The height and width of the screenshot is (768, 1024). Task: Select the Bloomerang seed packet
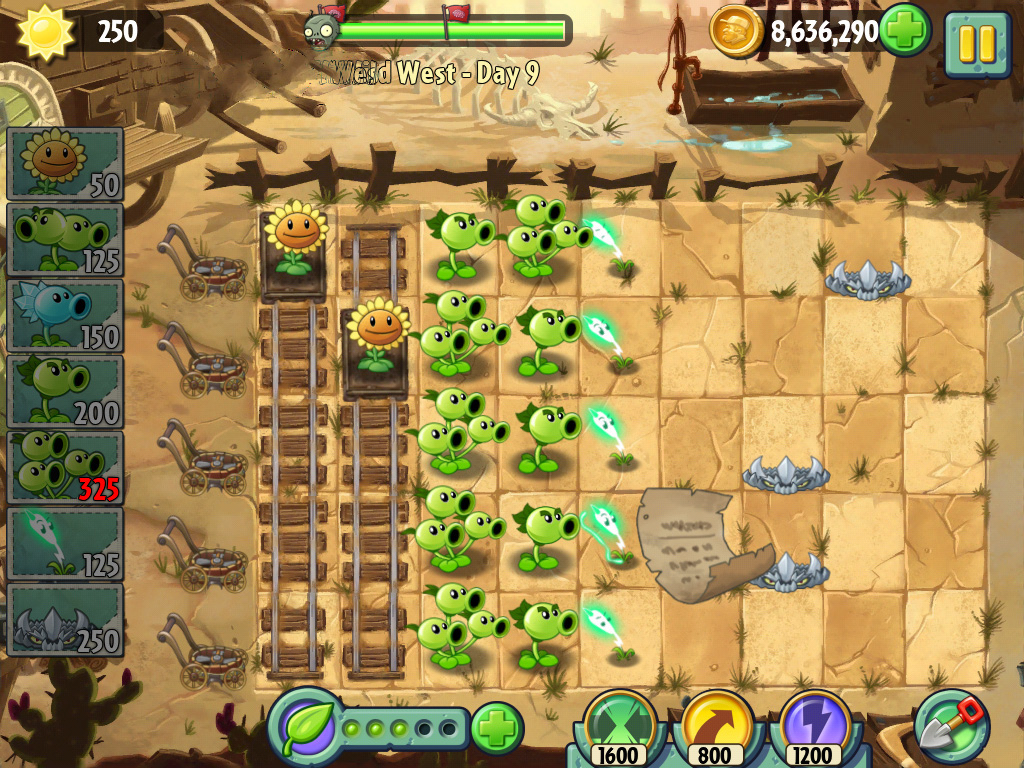coord(65,543)
